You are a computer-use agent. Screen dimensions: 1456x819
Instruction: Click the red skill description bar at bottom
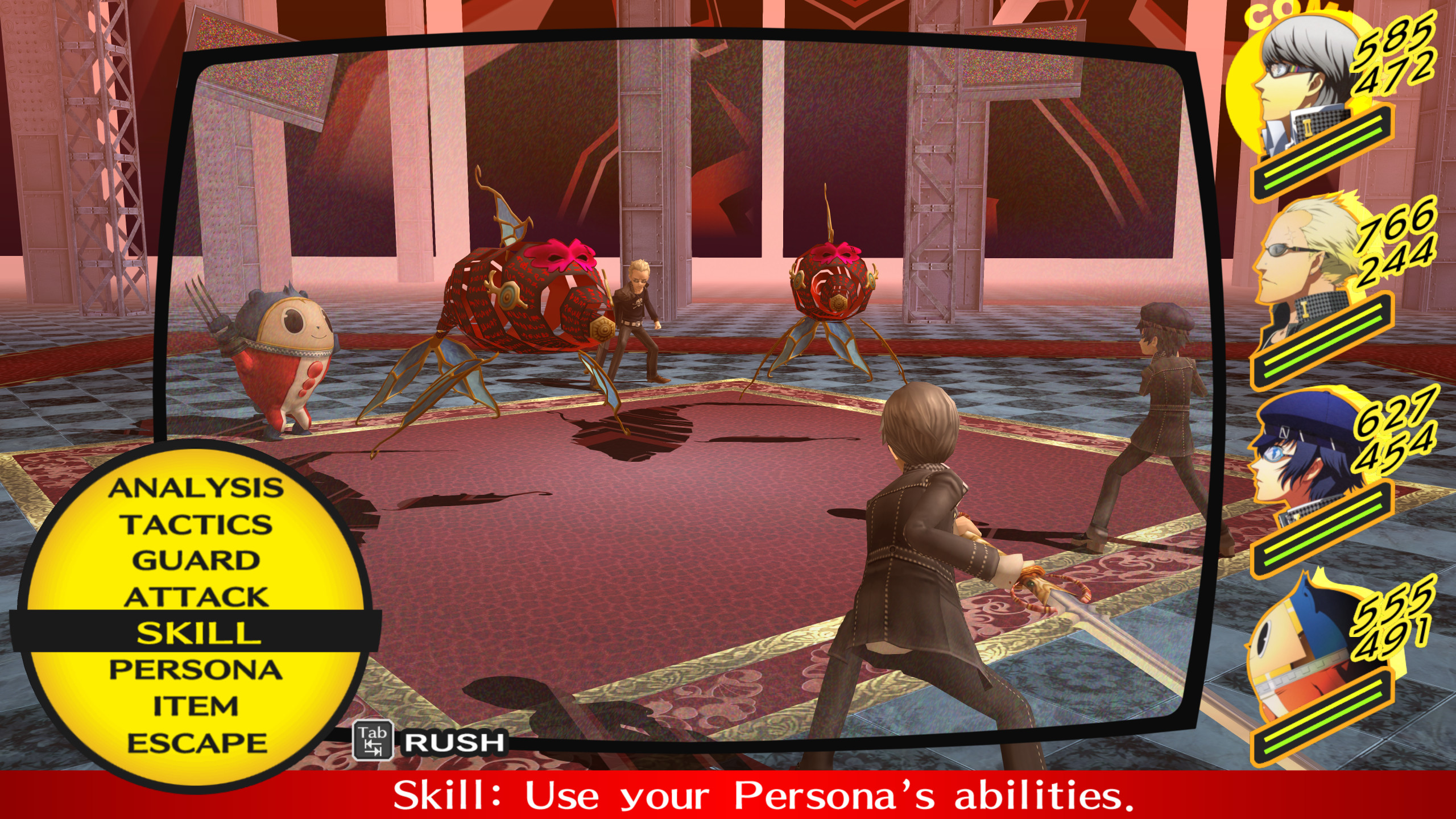click(728, 793)
